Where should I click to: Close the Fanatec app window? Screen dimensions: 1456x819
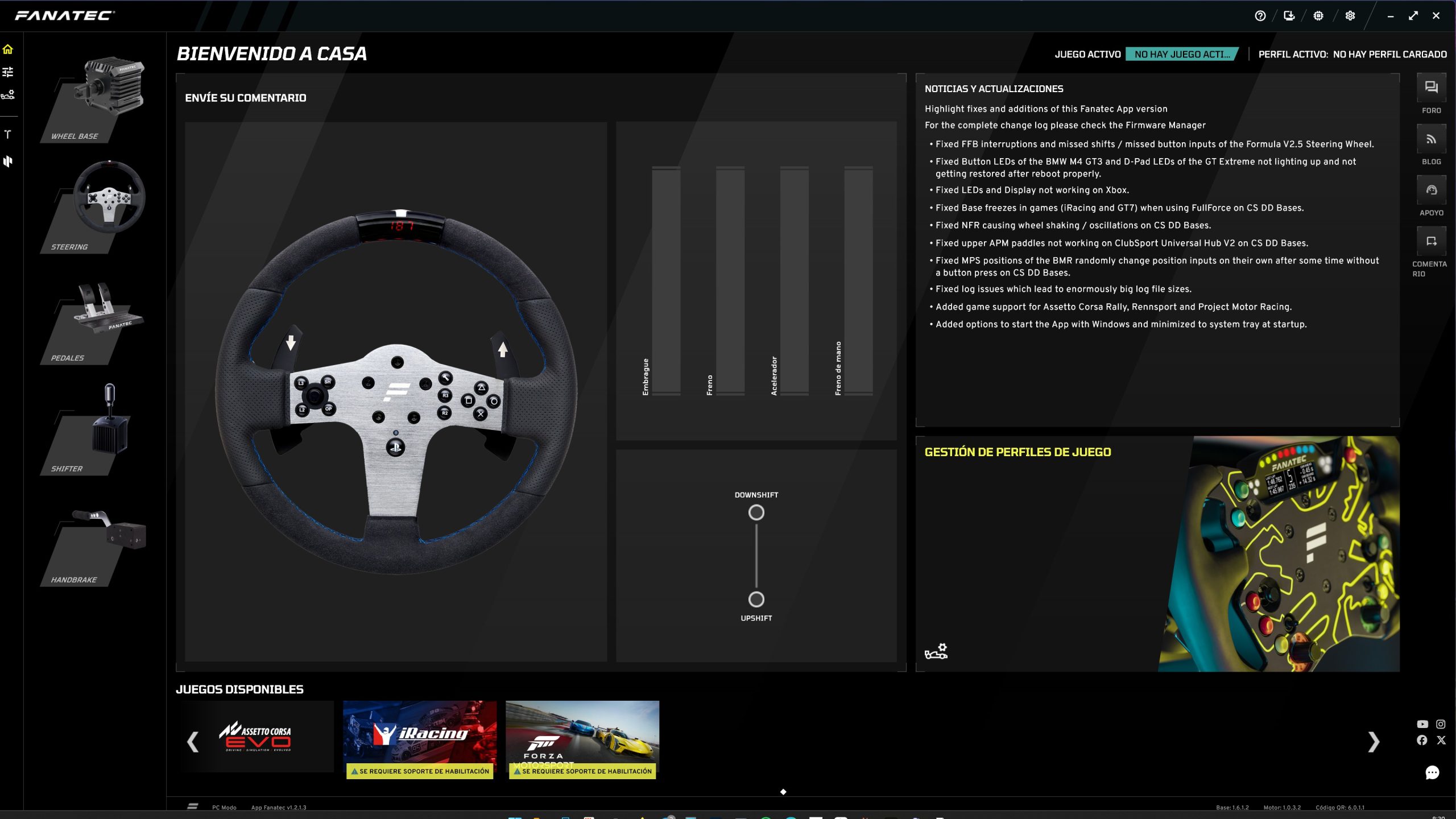pos(1436,16)
